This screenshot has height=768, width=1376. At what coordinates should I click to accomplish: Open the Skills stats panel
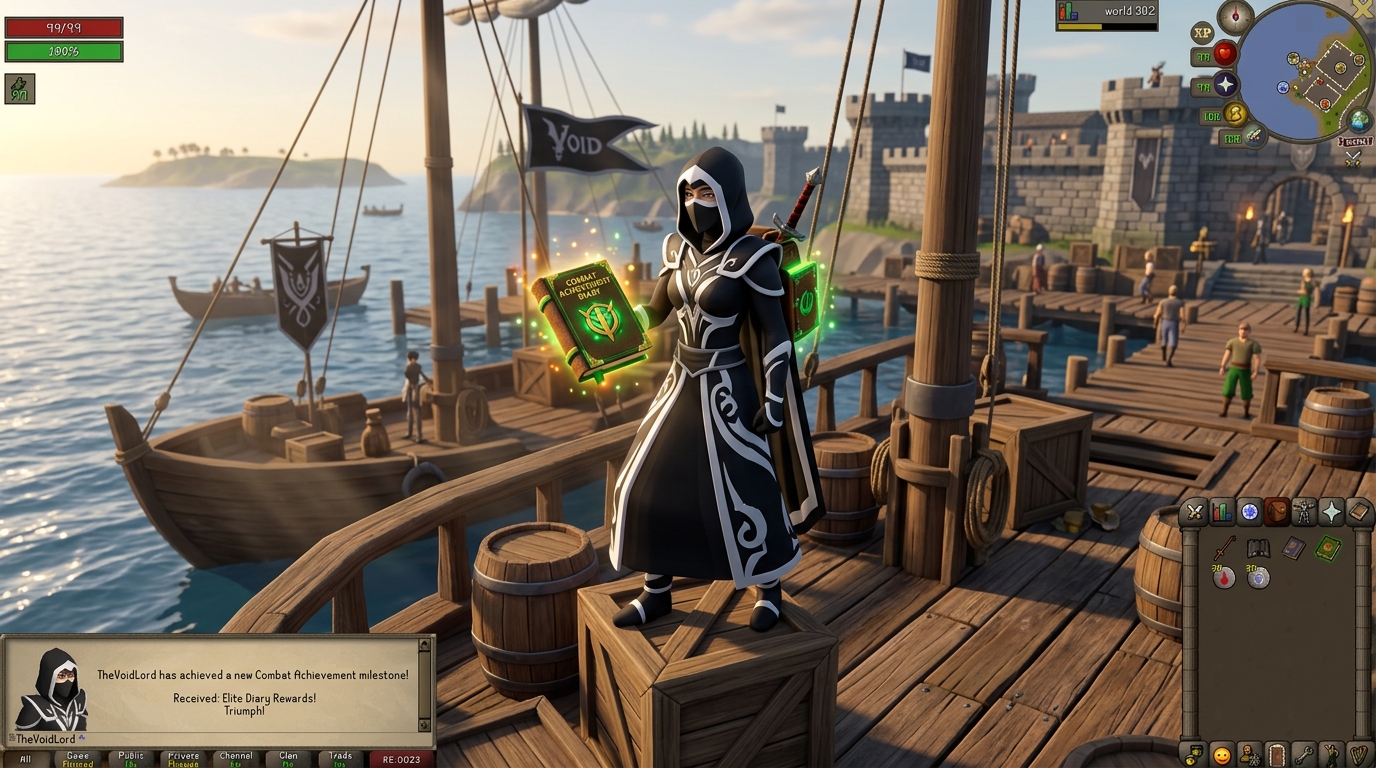coord(1222,512)
